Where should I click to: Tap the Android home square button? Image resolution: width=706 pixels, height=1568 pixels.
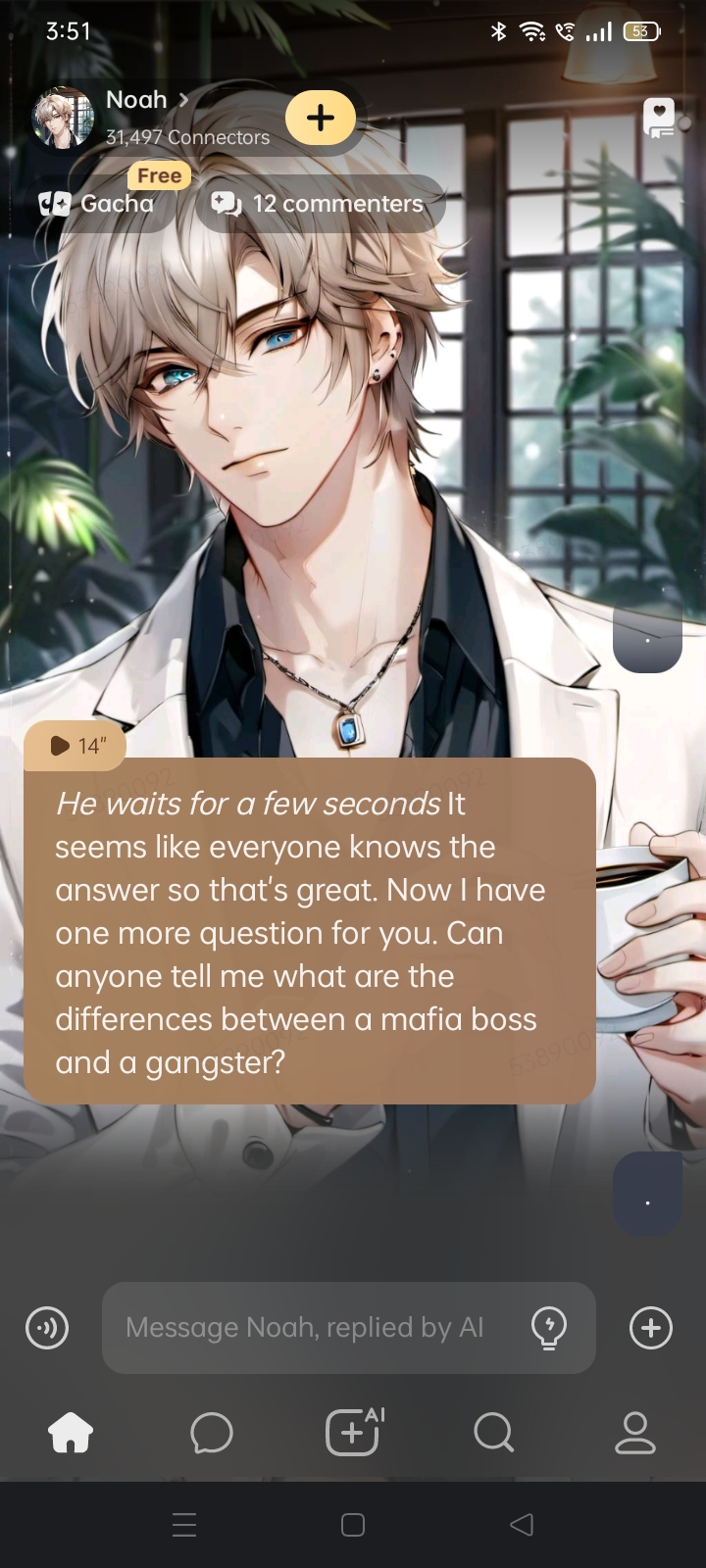tap(353, 1525)
